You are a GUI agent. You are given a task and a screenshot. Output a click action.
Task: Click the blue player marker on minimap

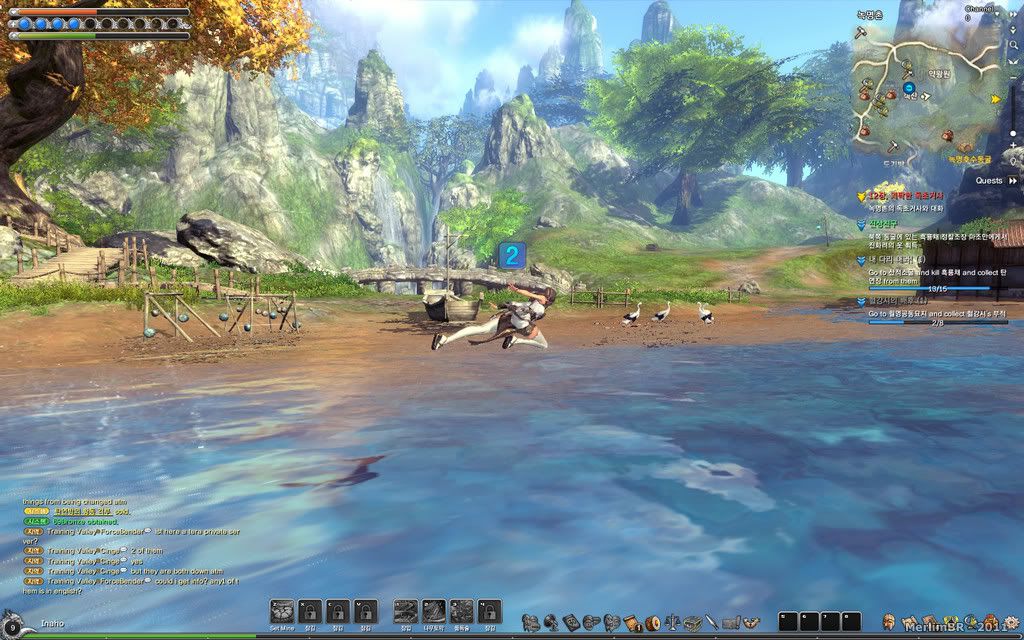(909, 88)
